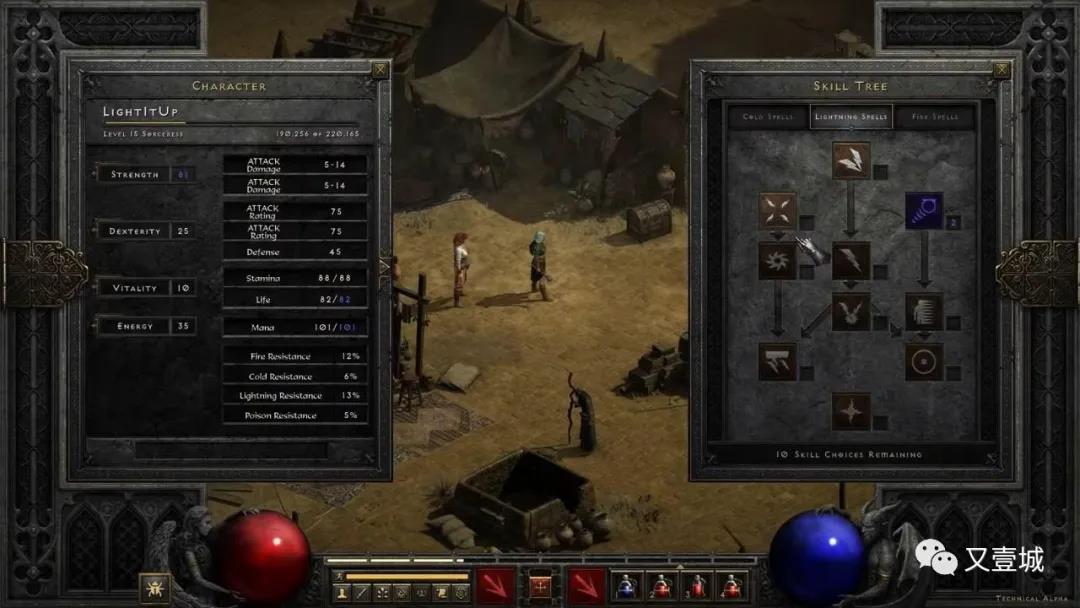The width and height of the screenshot is (1080, 608).
Task: Choose the Static Field skill icon
Action: pos(777,211)
